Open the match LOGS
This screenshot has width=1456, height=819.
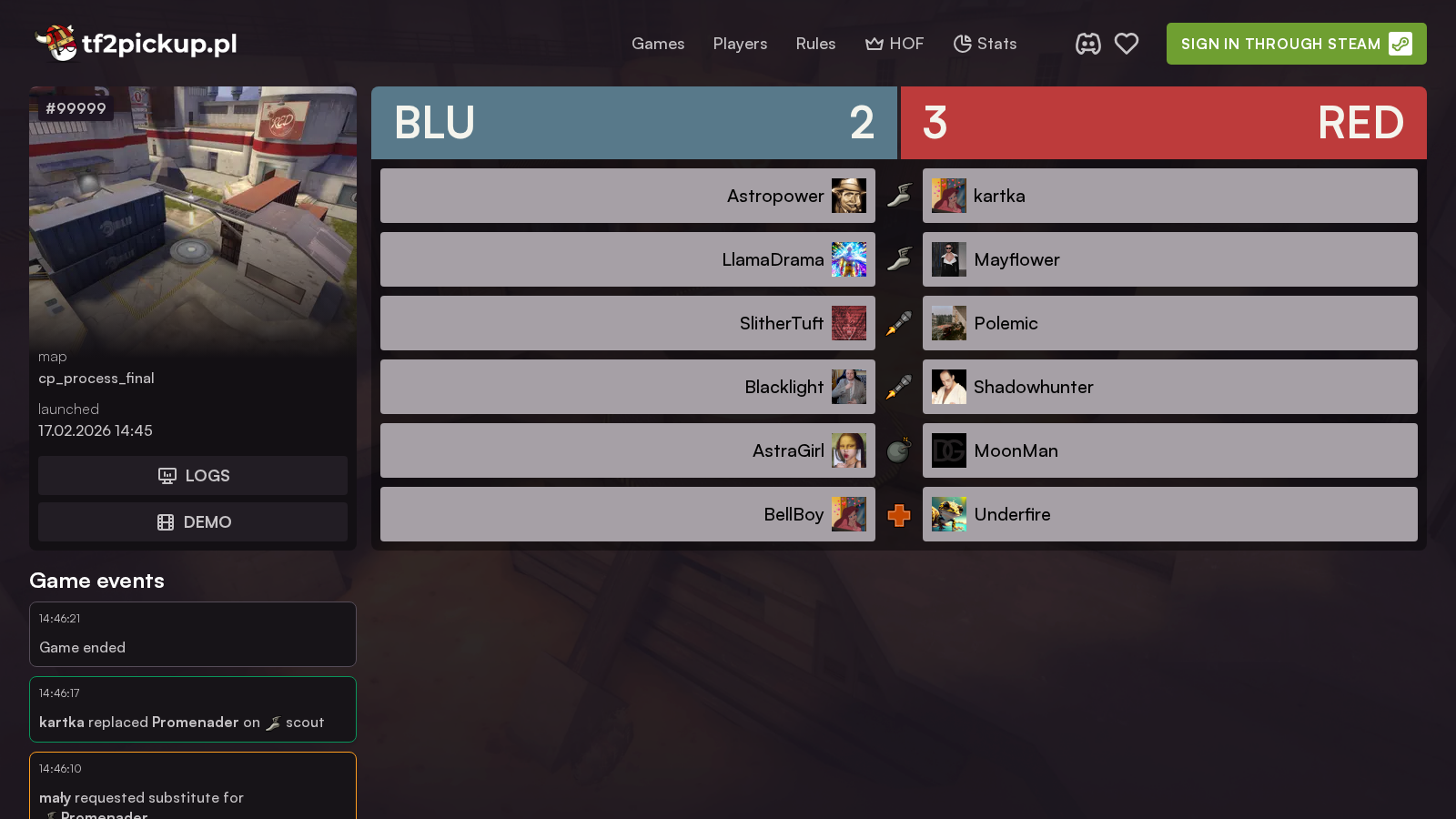tap(192, 475)
